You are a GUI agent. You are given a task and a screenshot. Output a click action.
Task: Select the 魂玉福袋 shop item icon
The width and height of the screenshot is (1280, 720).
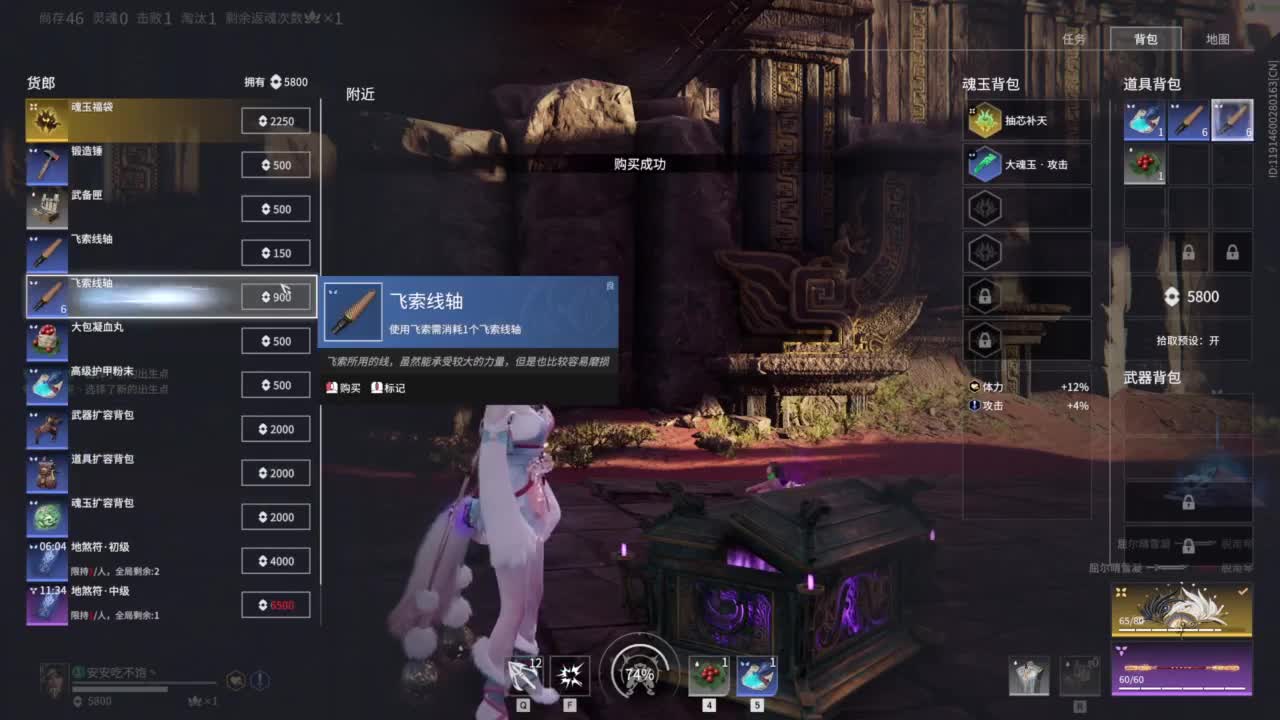pyautogui.click(x=47, y=120)
